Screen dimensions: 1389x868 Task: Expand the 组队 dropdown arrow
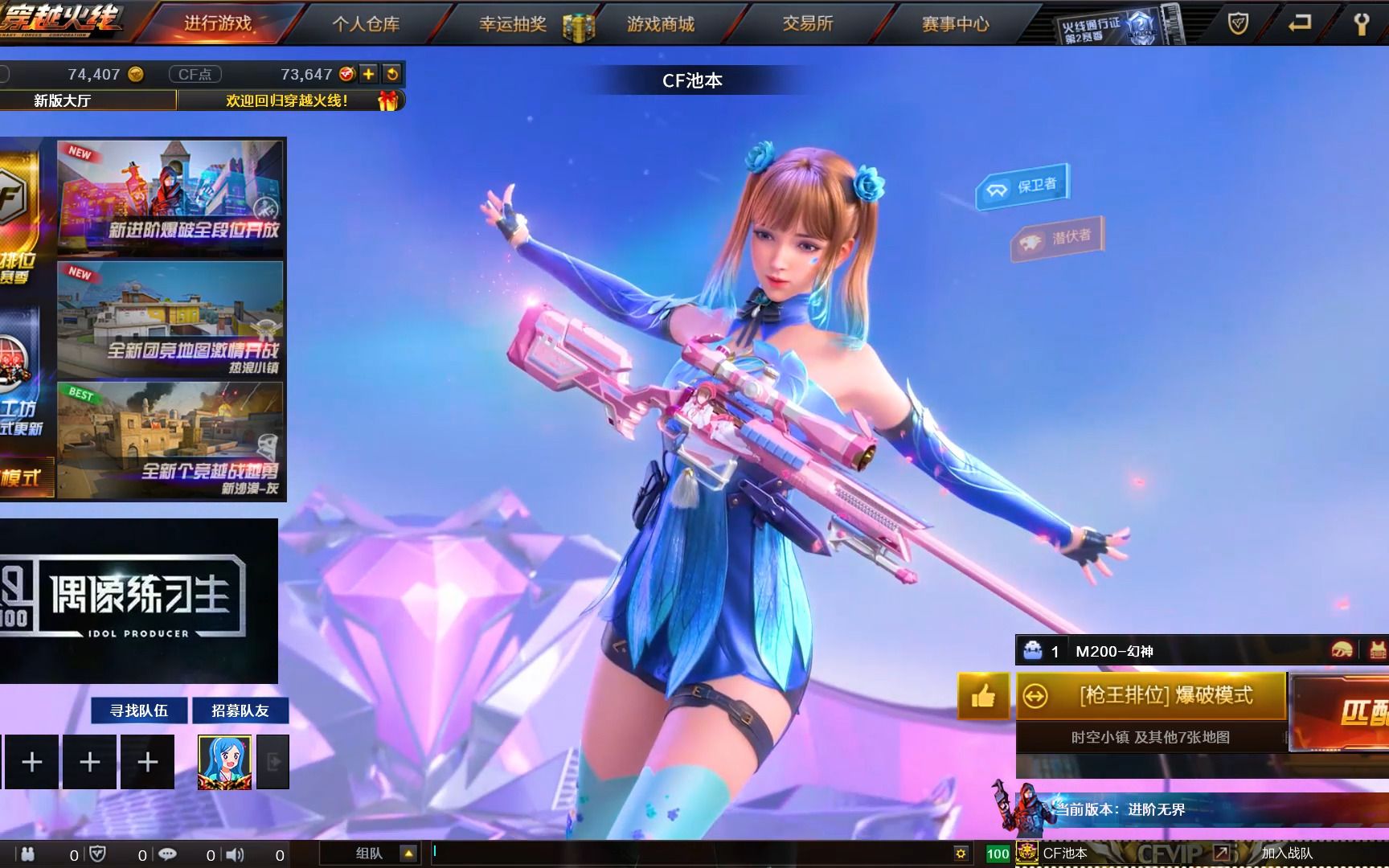click(409, 854)
